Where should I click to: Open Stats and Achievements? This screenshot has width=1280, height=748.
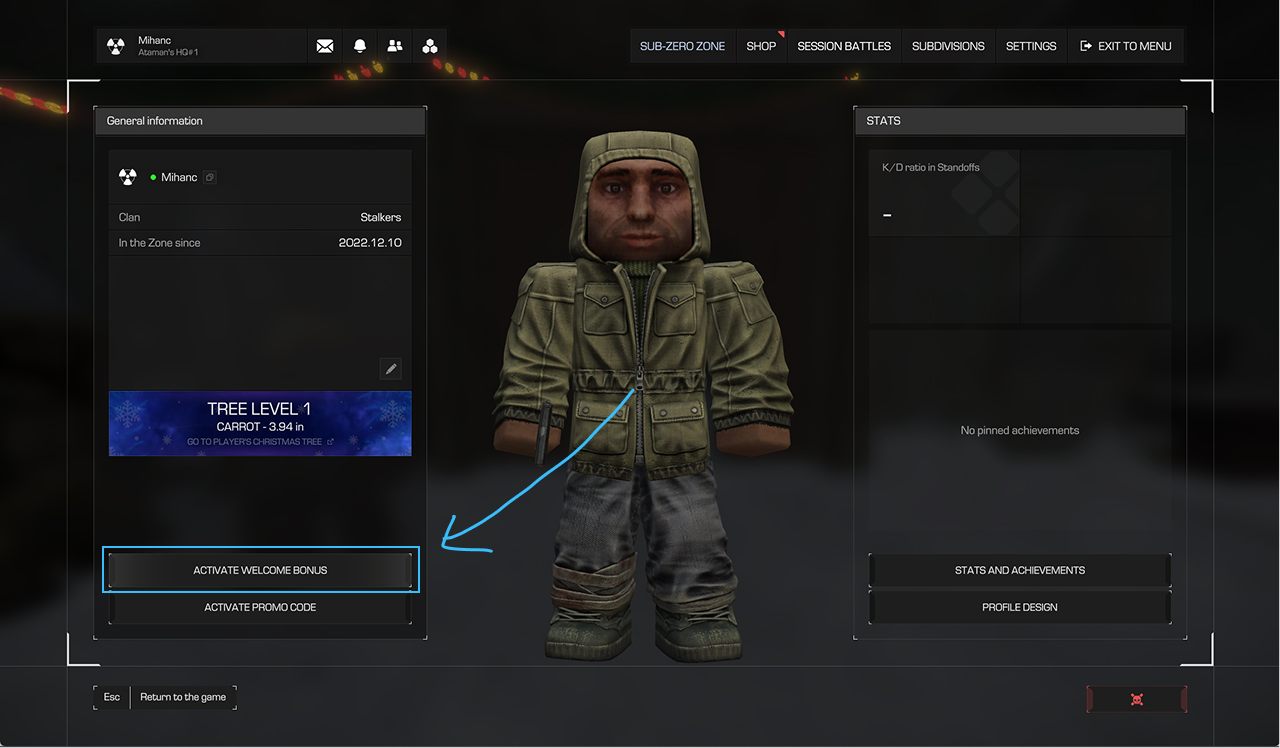1019,570
